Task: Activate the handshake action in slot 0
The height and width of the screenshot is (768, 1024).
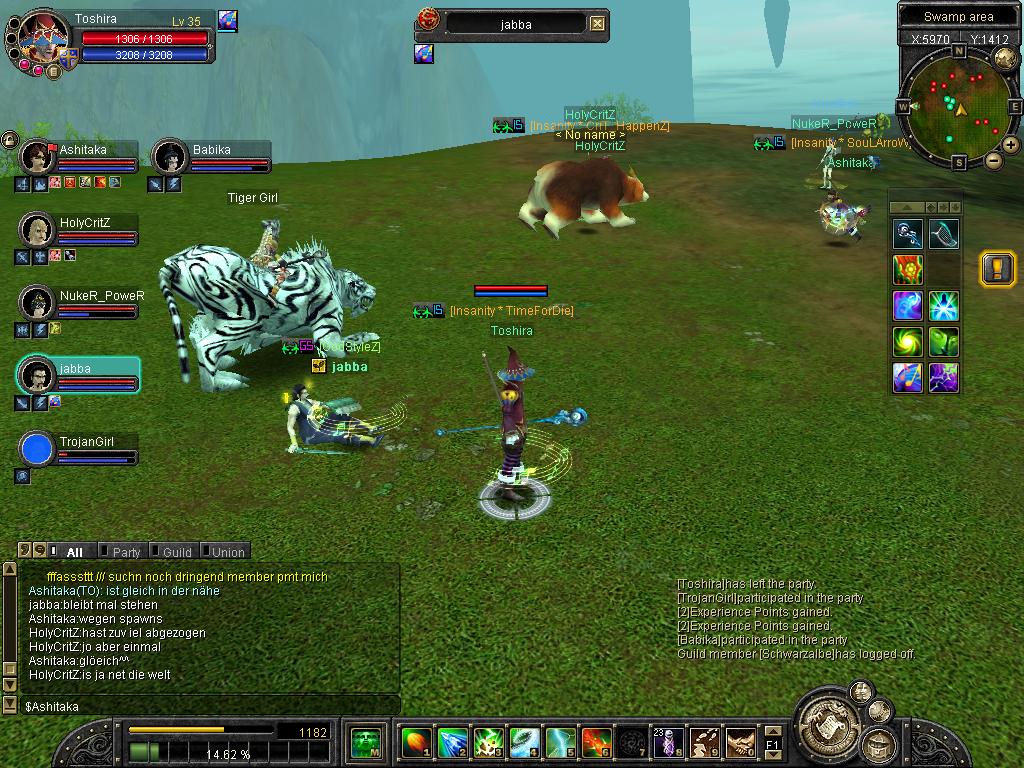Action: pos(740,742)
